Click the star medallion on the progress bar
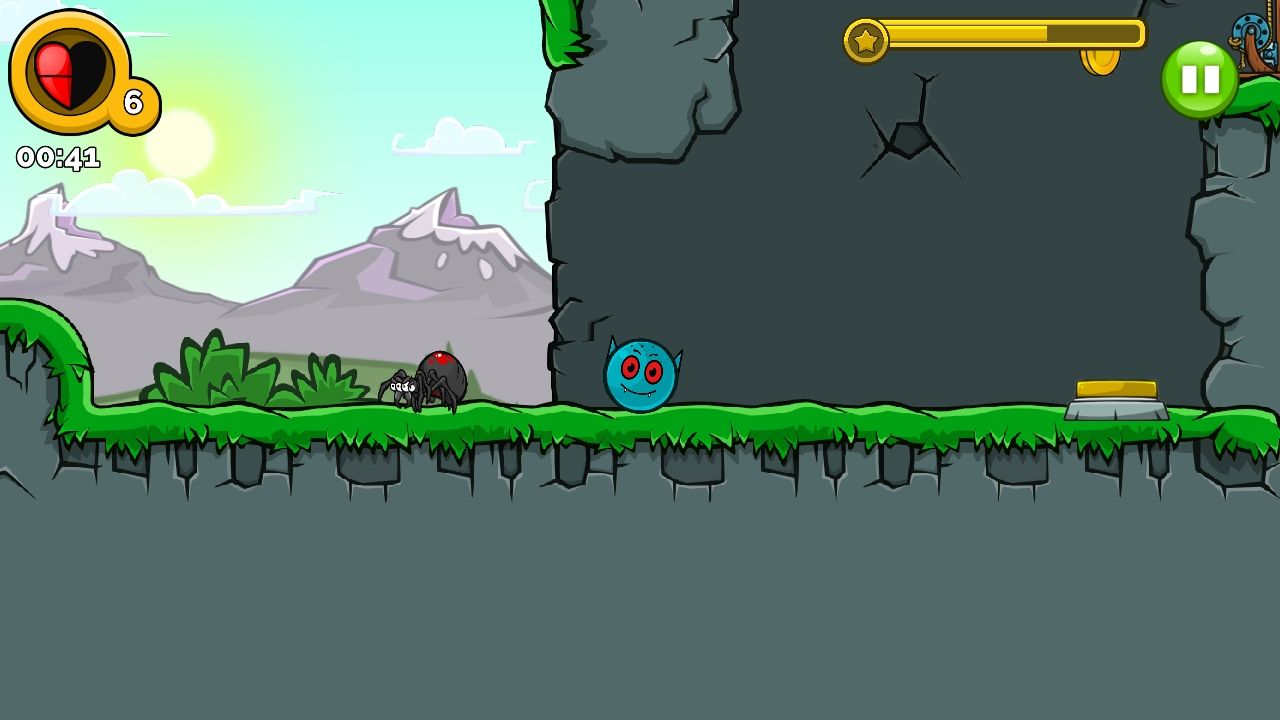Screen dimensions: 1280x720 click(868, 39)
